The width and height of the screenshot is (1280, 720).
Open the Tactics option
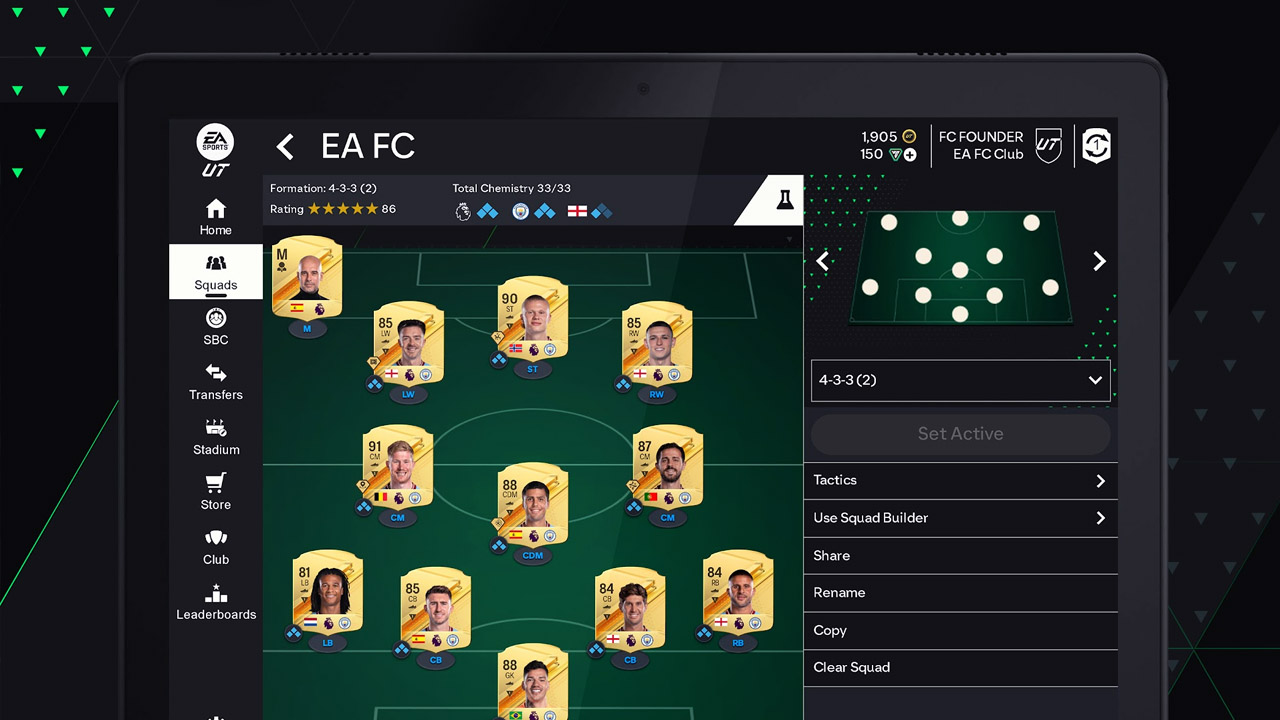[960, 481]
